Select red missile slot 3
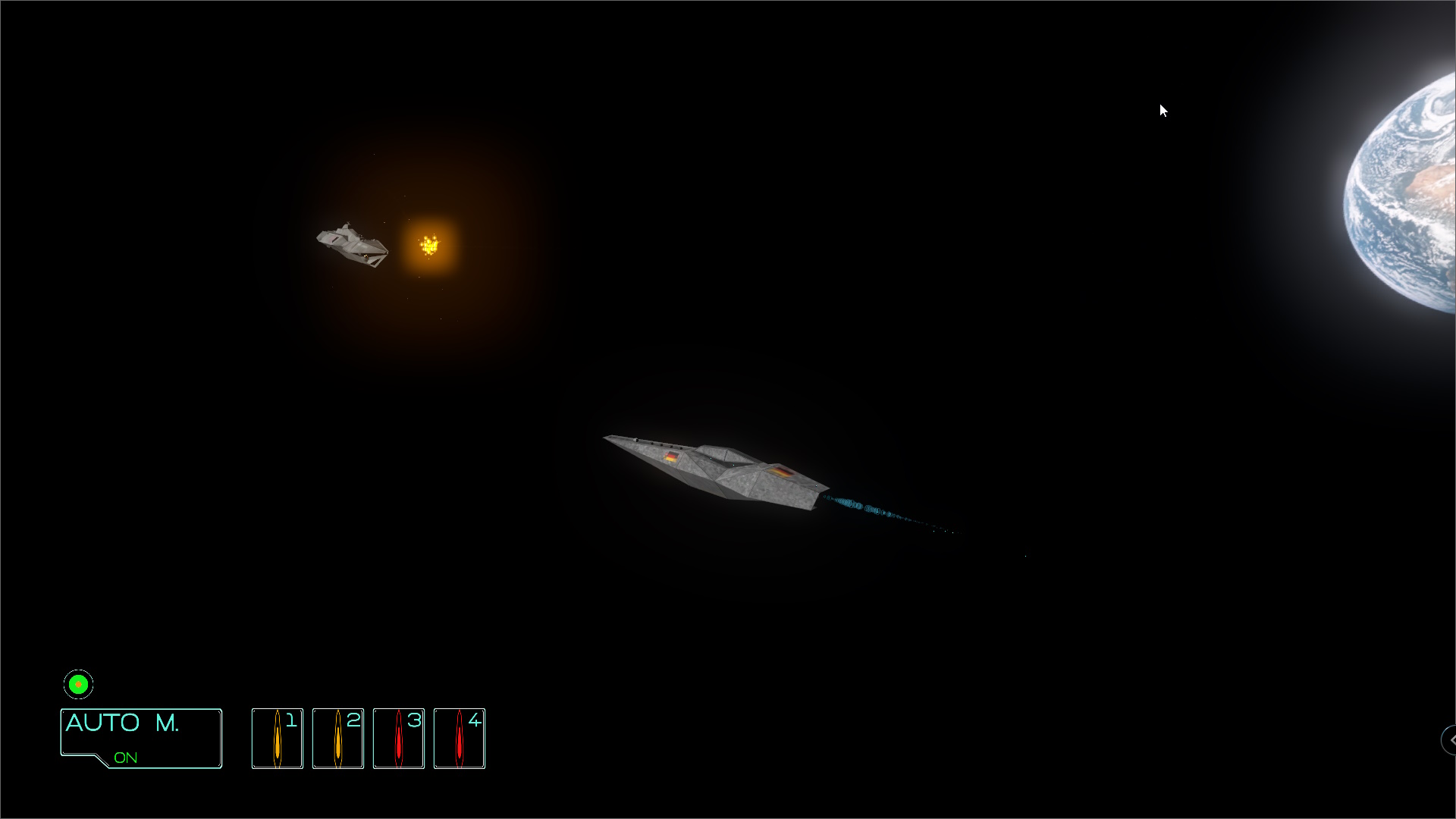The image size is (1456, 819). pyautogui.click(x=399, y=739)
